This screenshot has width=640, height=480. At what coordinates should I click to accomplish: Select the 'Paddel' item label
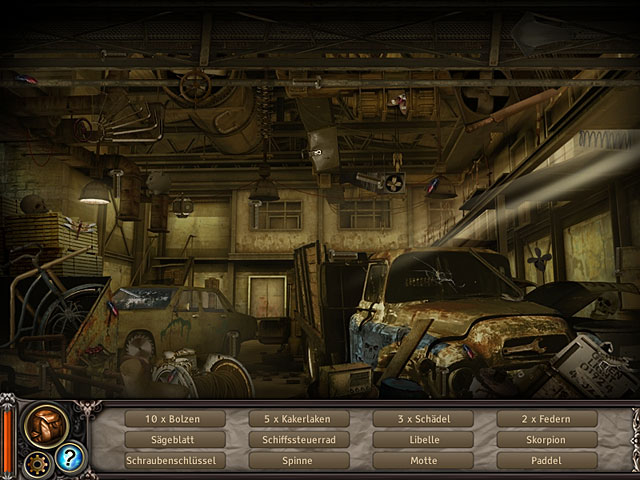547,461
